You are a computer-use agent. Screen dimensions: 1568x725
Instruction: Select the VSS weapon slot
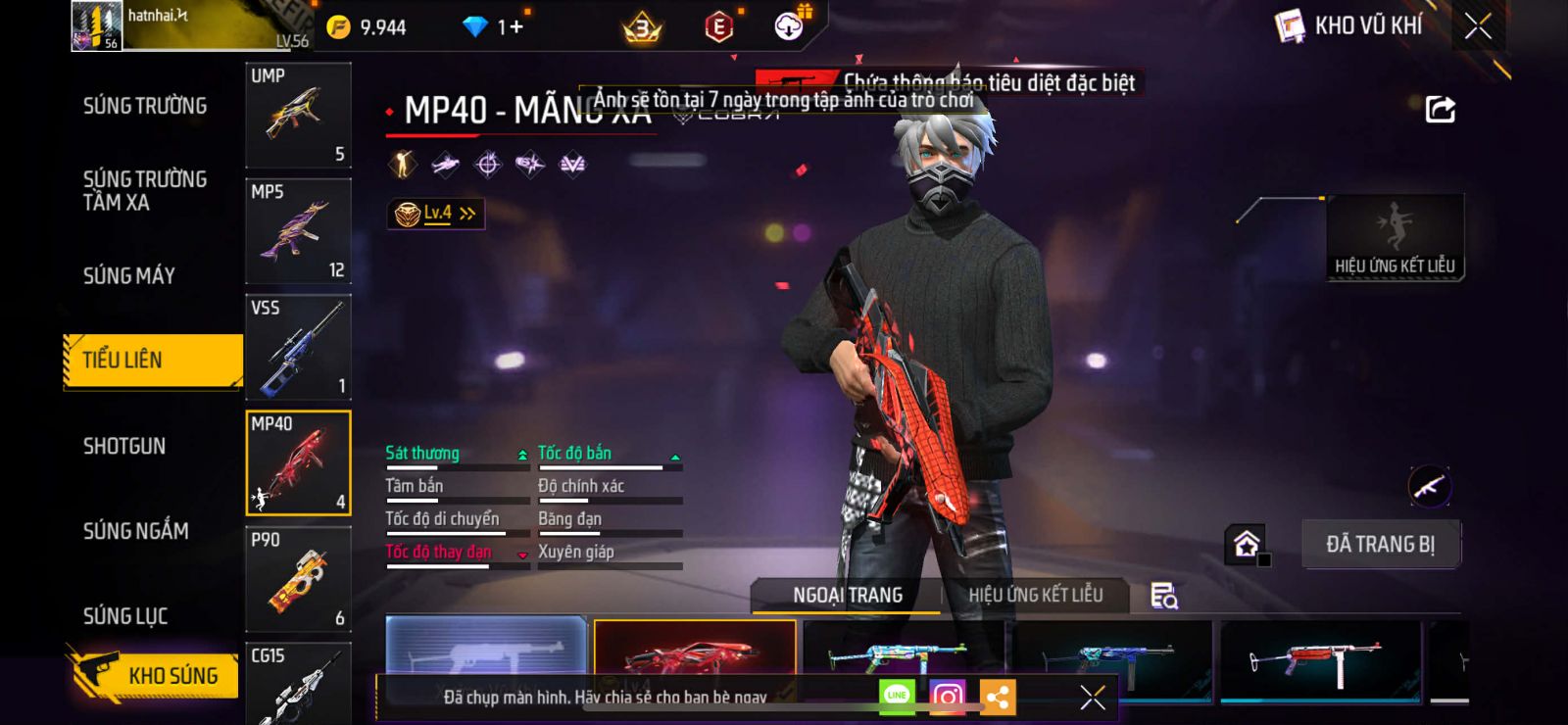pyautogui.click(x=298, y=347)
